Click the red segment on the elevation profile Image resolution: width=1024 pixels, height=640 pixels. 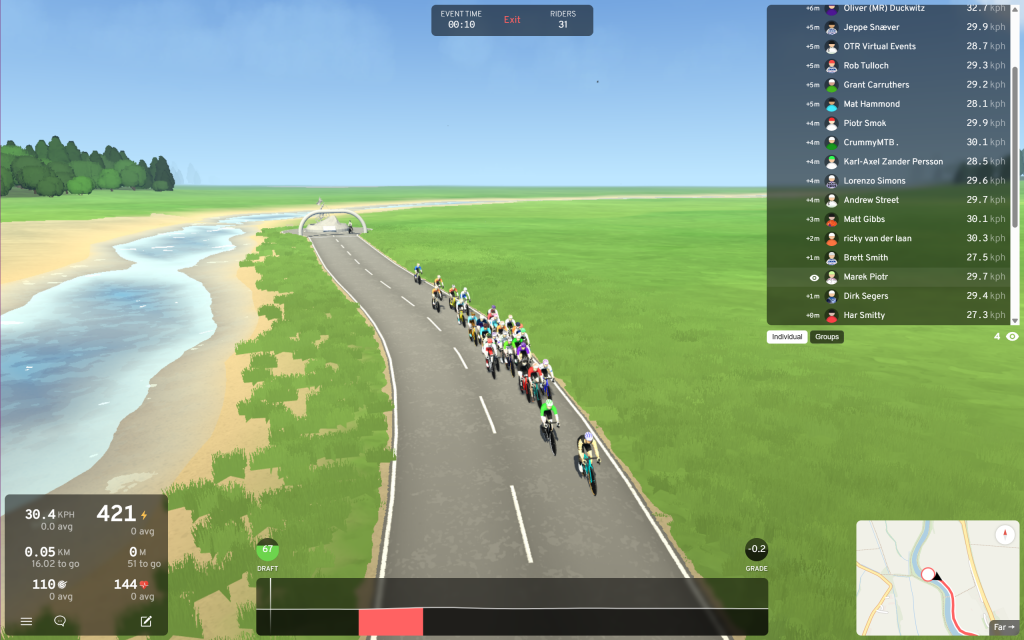[x=390, y=621]
